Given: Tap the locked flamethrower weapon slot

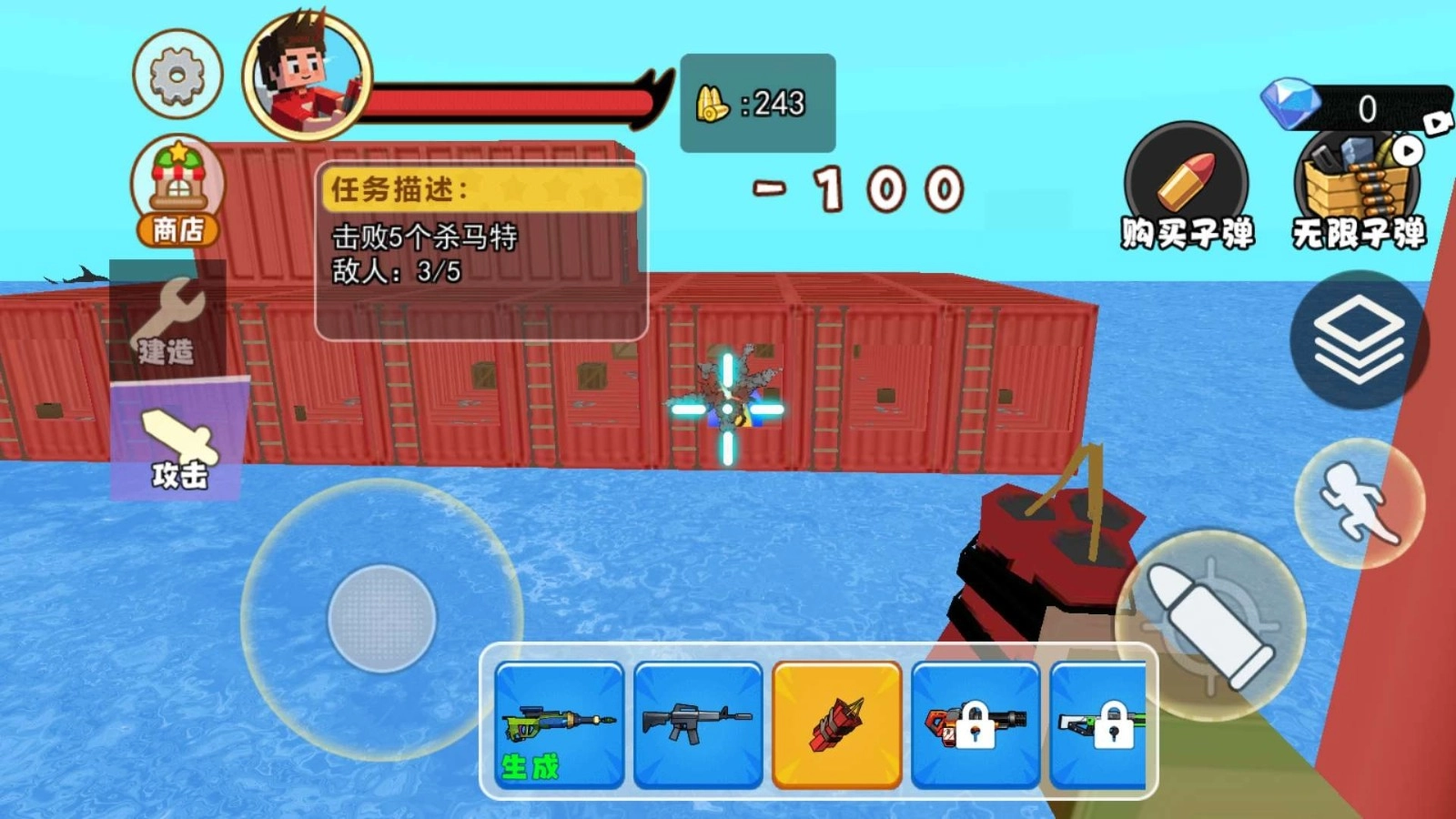Looking at the screenshot, I should [976, 725].
